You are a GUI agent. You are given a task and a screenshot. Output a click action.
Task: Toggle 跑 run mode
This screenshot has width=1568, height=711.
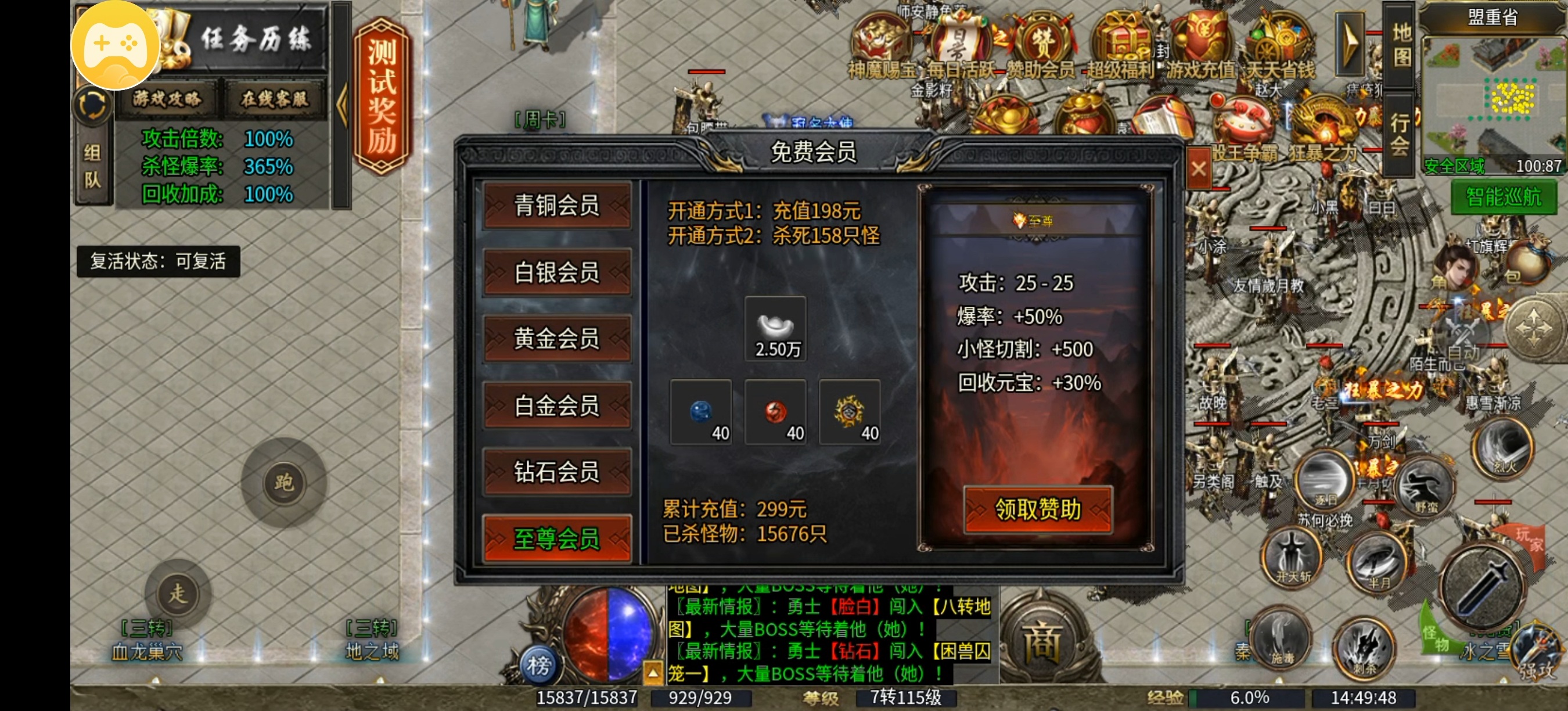tap(286, 481)
